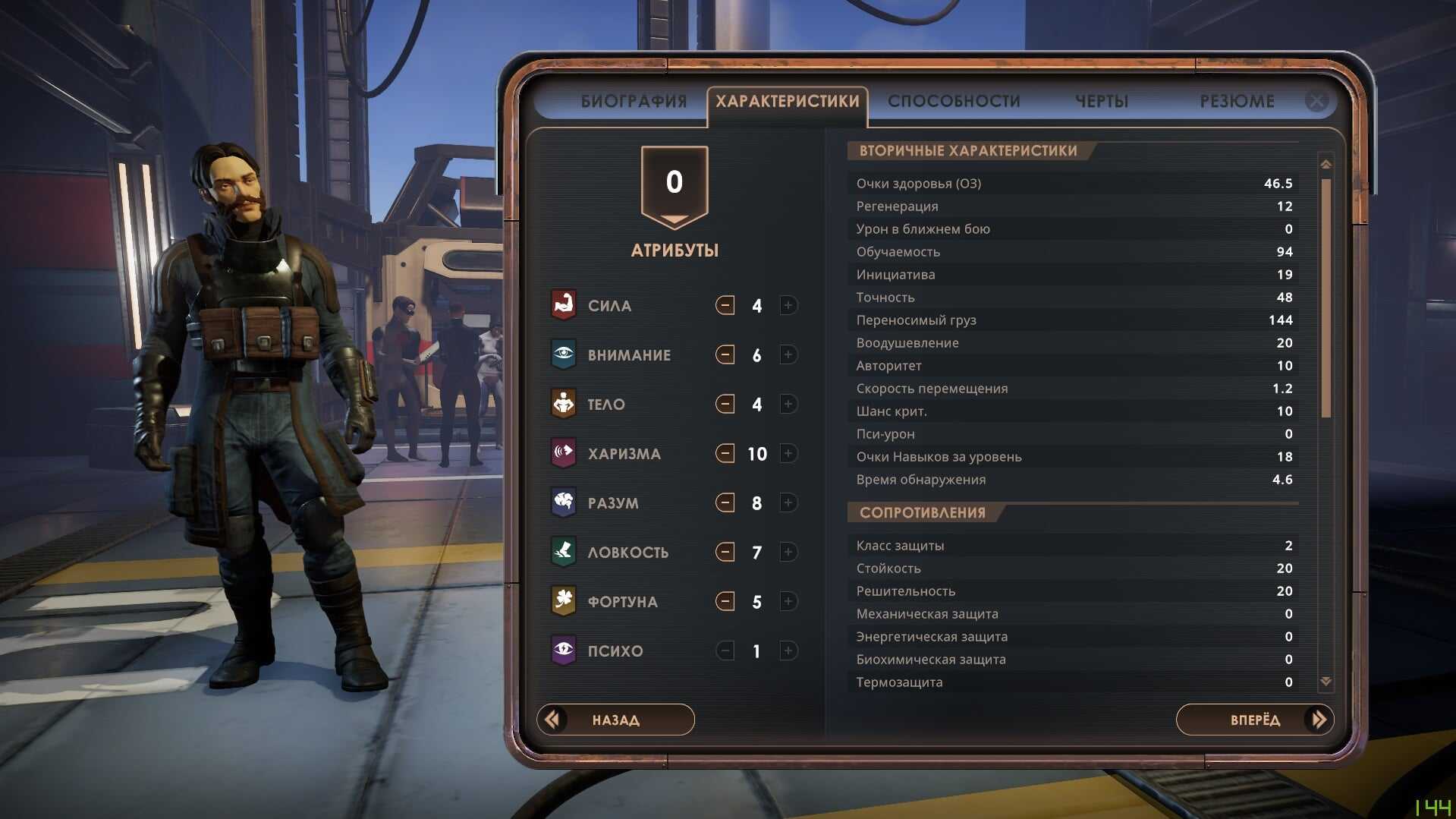1456x819 pixels.
Task: Switch to the Биография tab
Action: pos(634,101)
